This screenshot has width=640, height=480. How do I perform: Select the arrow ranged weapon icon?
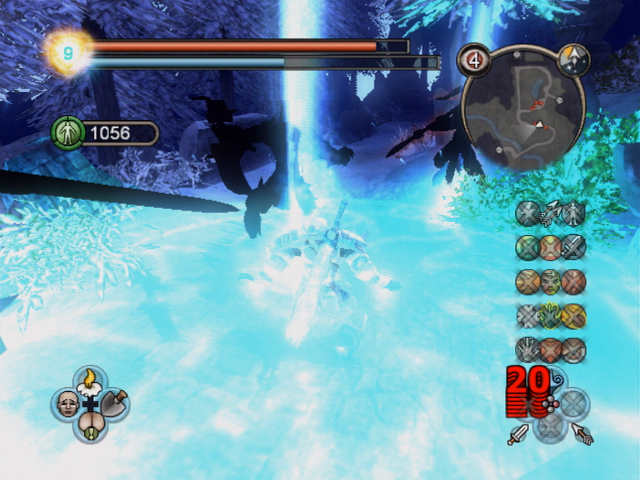click(582, 435)
